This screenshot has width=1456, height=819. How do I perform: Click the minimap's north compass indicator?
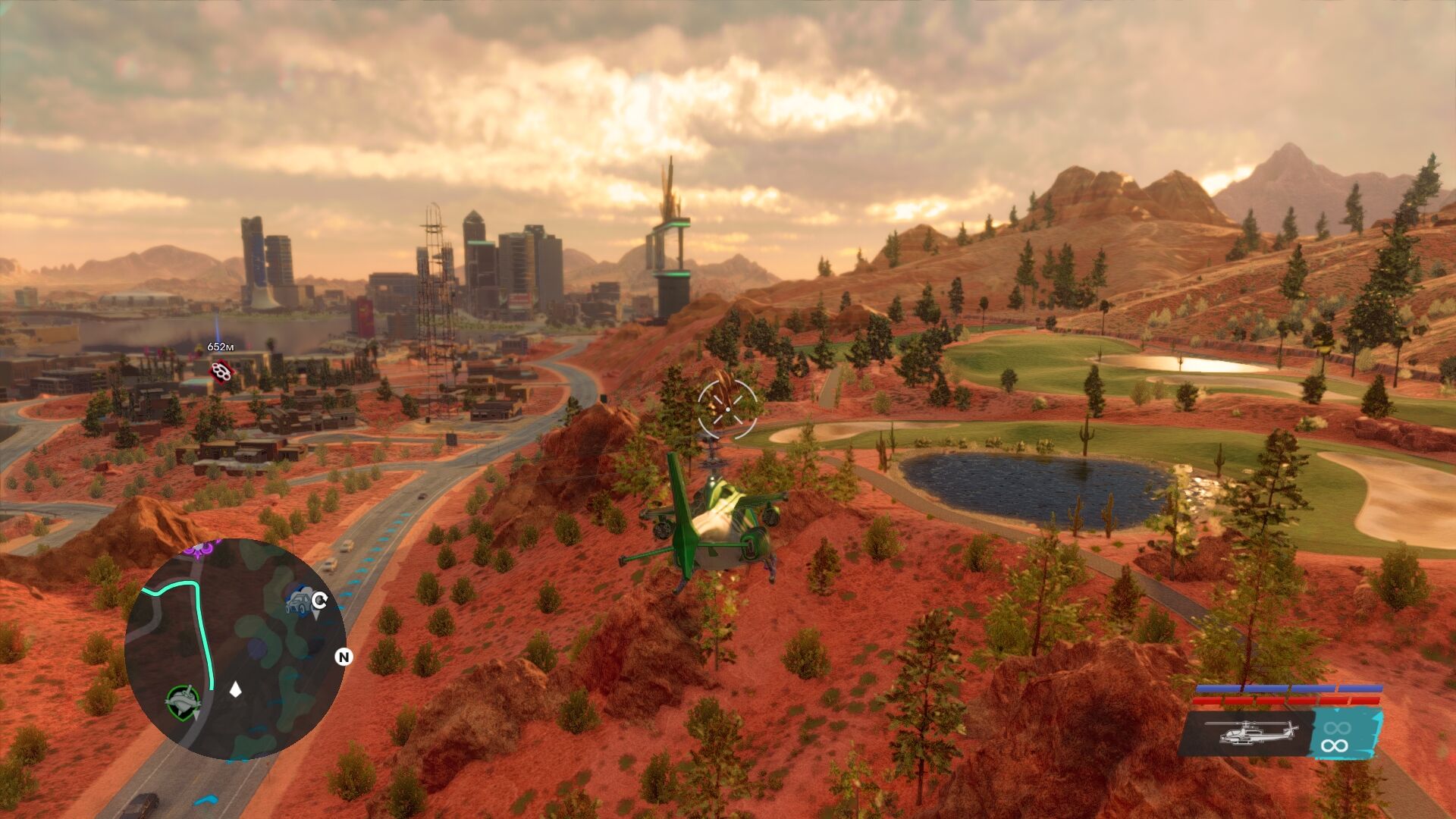pyautogui.click(x=344, y=657)
